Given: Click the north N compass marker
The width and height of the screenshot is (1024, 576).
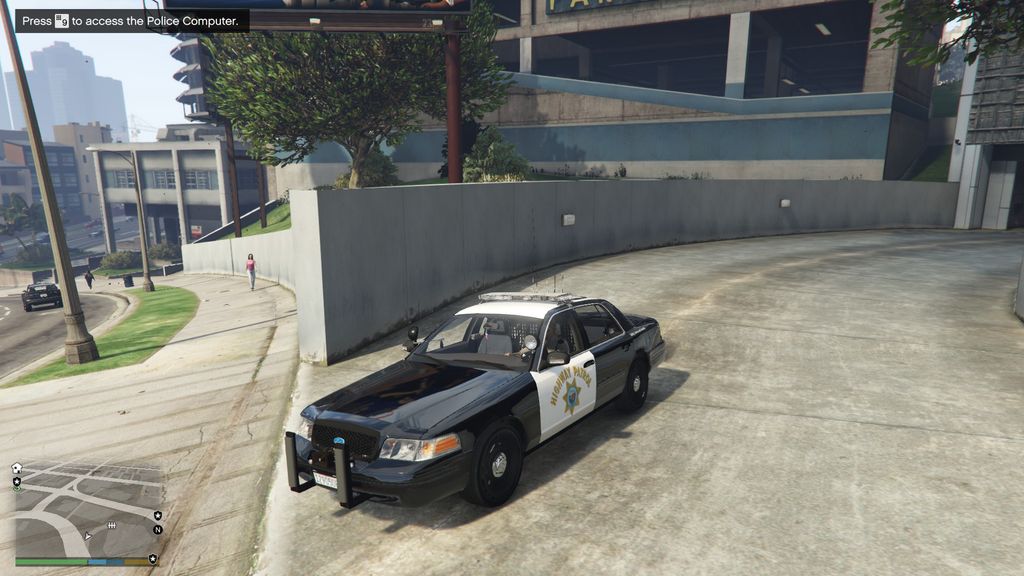Looking at the screenshot, I should coord(157,529).
